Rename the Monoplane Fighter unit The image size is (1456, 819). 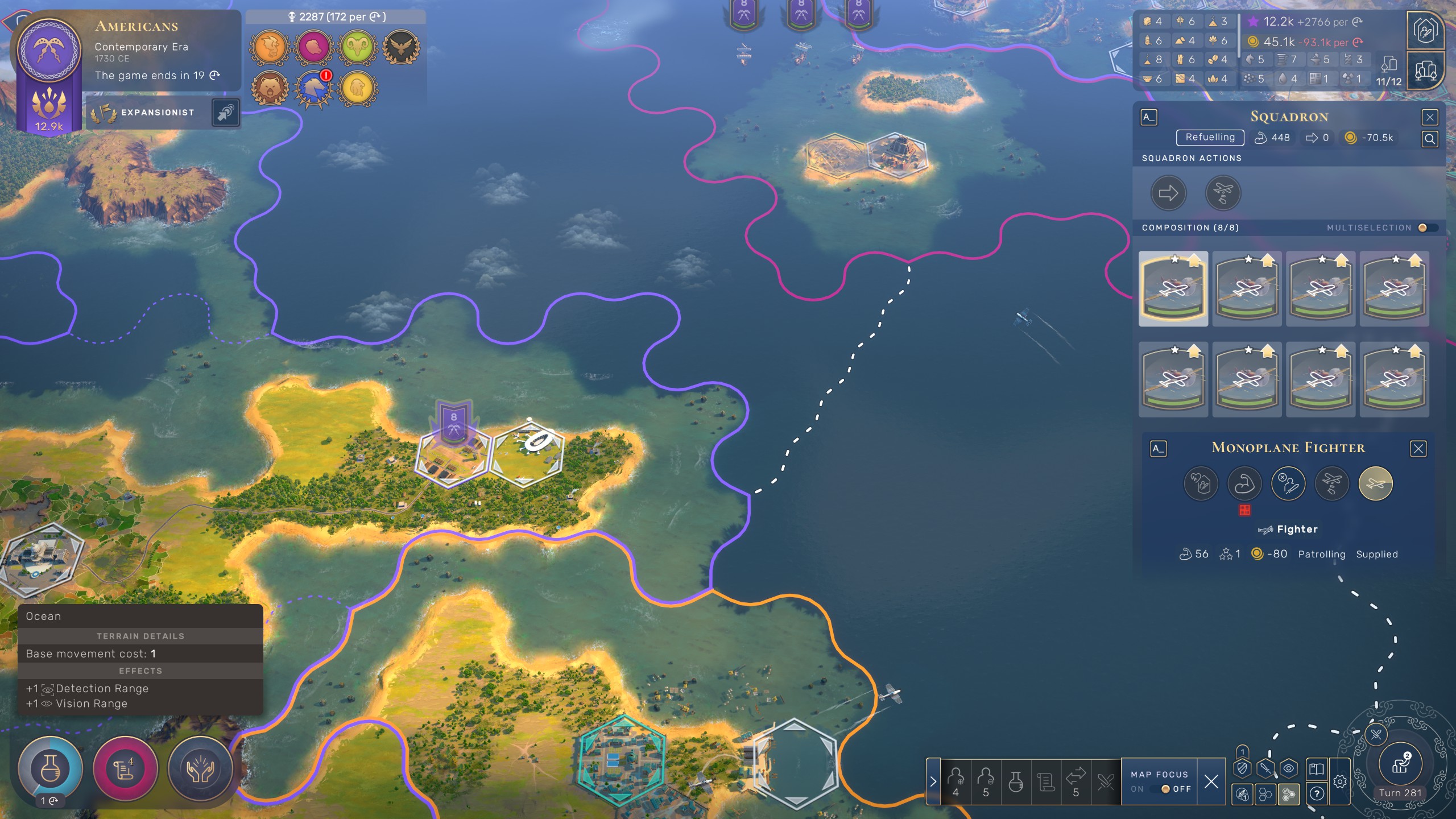(1158, 449)
